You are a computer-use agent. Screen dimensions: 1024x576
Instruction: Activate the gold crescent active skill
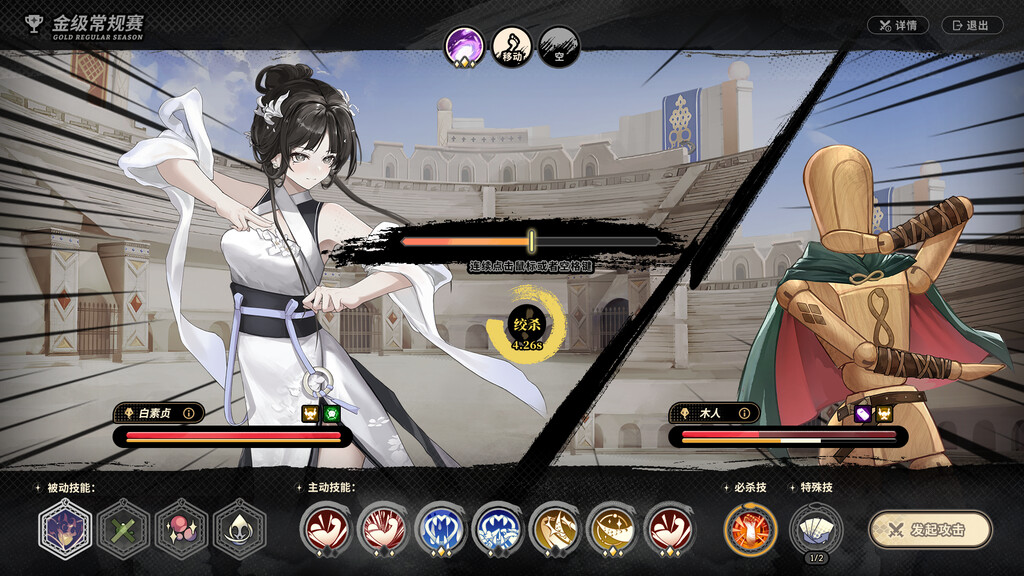pyautogui.click(x=612, y=529)
